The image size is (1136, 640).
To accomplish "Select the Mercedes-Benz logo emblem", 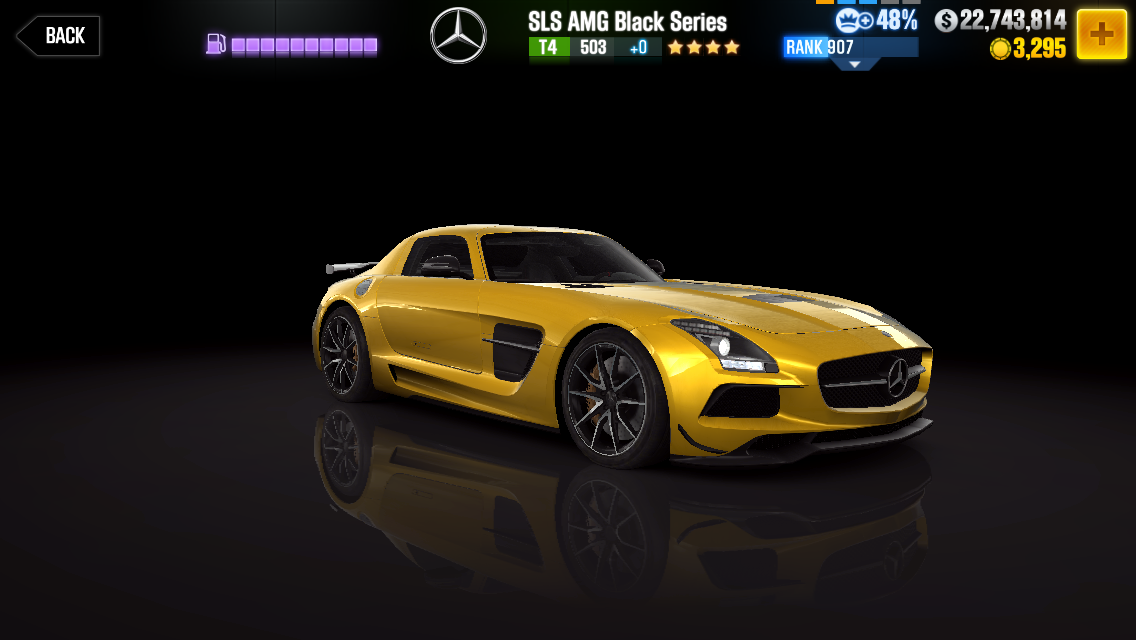I will [x=458, y=36].
